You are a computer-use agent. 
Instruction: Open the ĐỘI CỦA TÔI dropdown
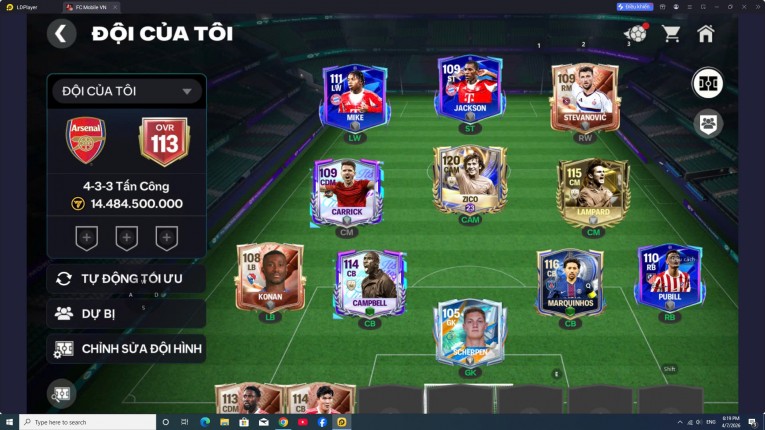(x=126, y=92)
